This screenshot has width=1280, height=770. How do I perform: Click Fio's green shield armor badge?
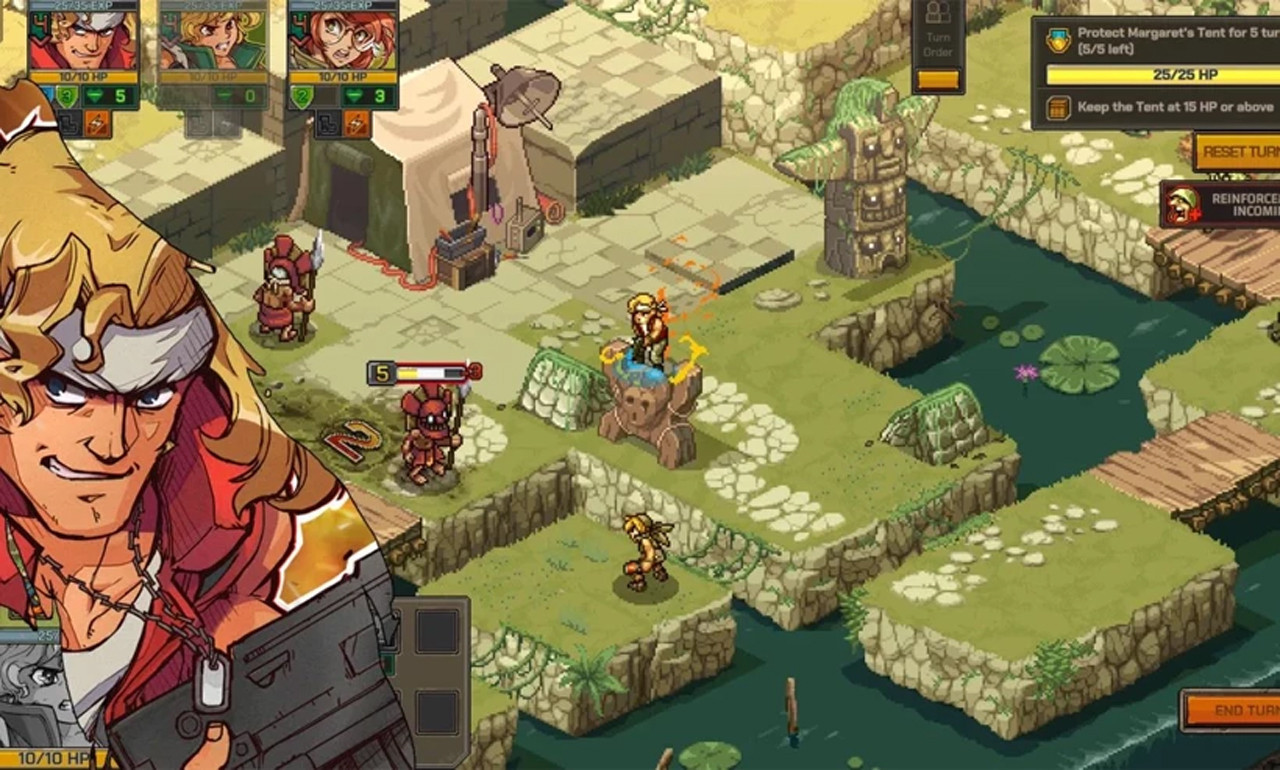click(302, 97)
